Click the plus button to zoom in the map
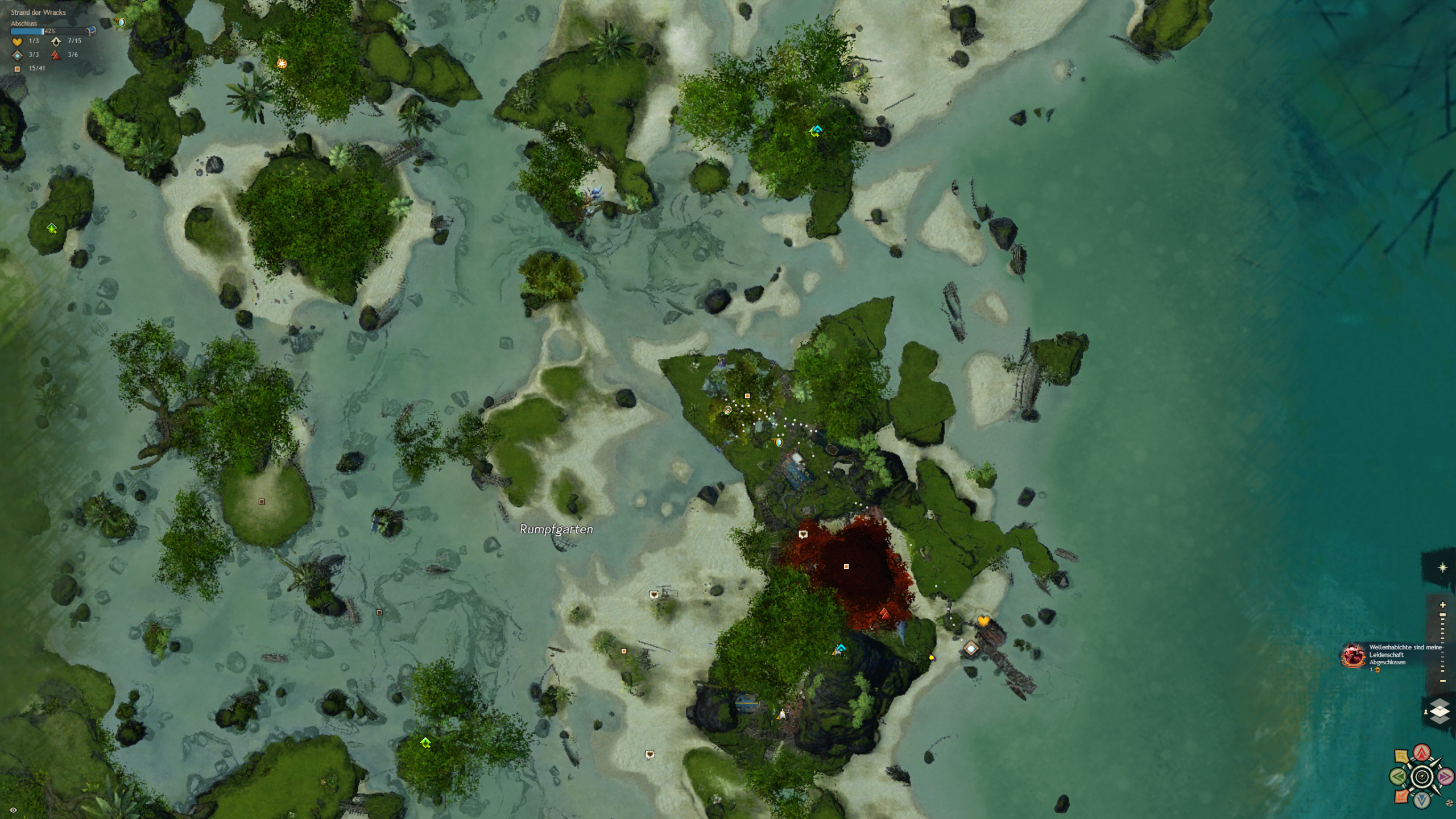The image size is (1456, 819). click(x=1442, y=605)
